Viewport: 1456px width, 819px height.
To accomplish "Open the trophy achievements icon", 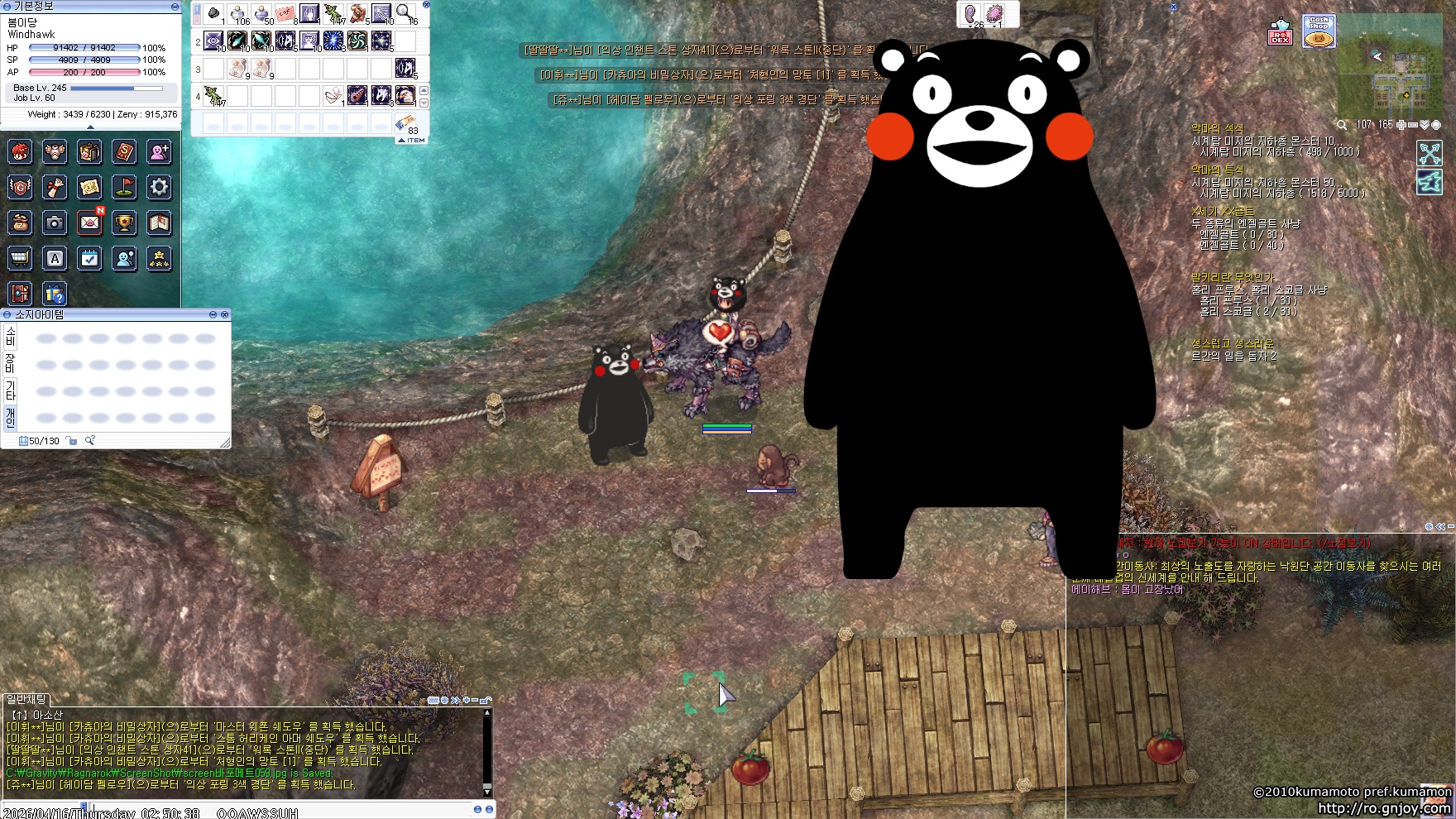I will (124, 223).
